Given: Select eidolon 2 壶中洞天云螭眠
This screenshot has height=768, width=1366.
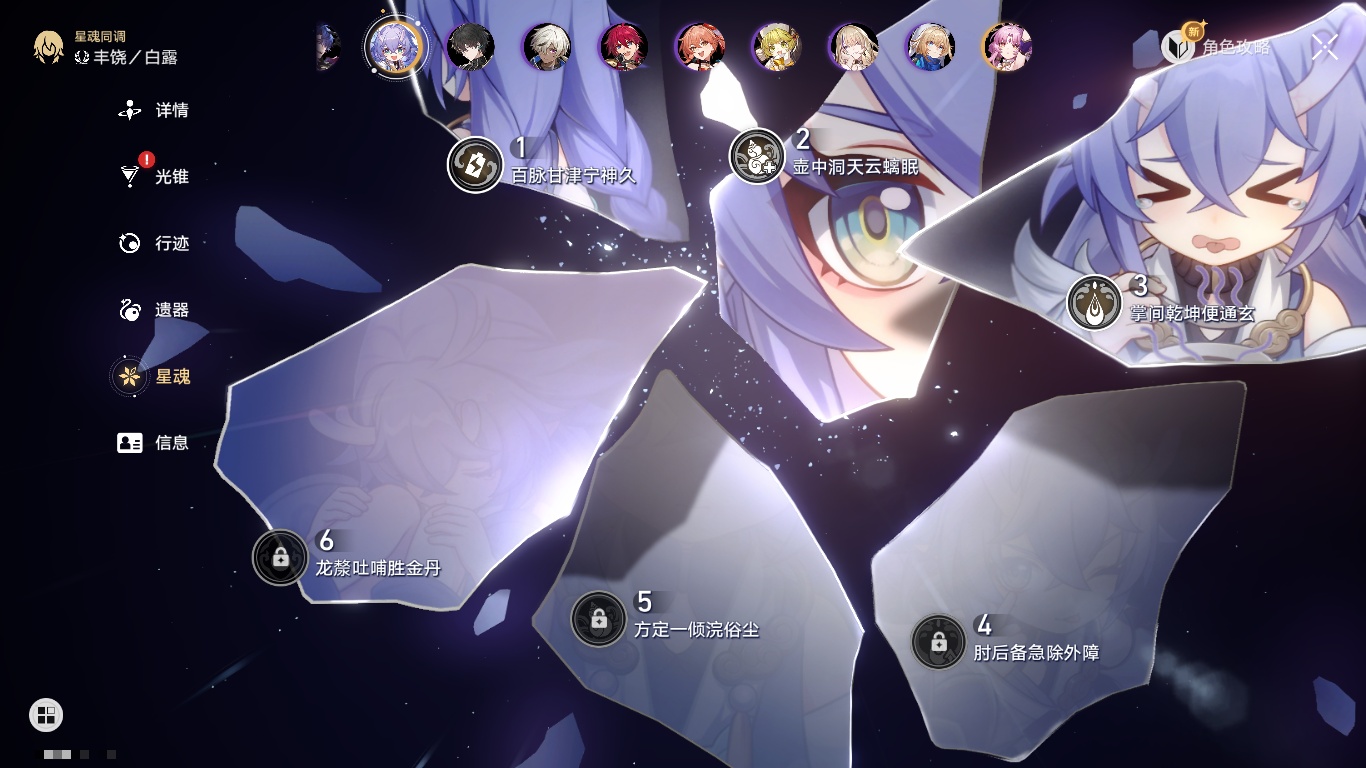Looking at the screenshot, I should click(757, 156).
